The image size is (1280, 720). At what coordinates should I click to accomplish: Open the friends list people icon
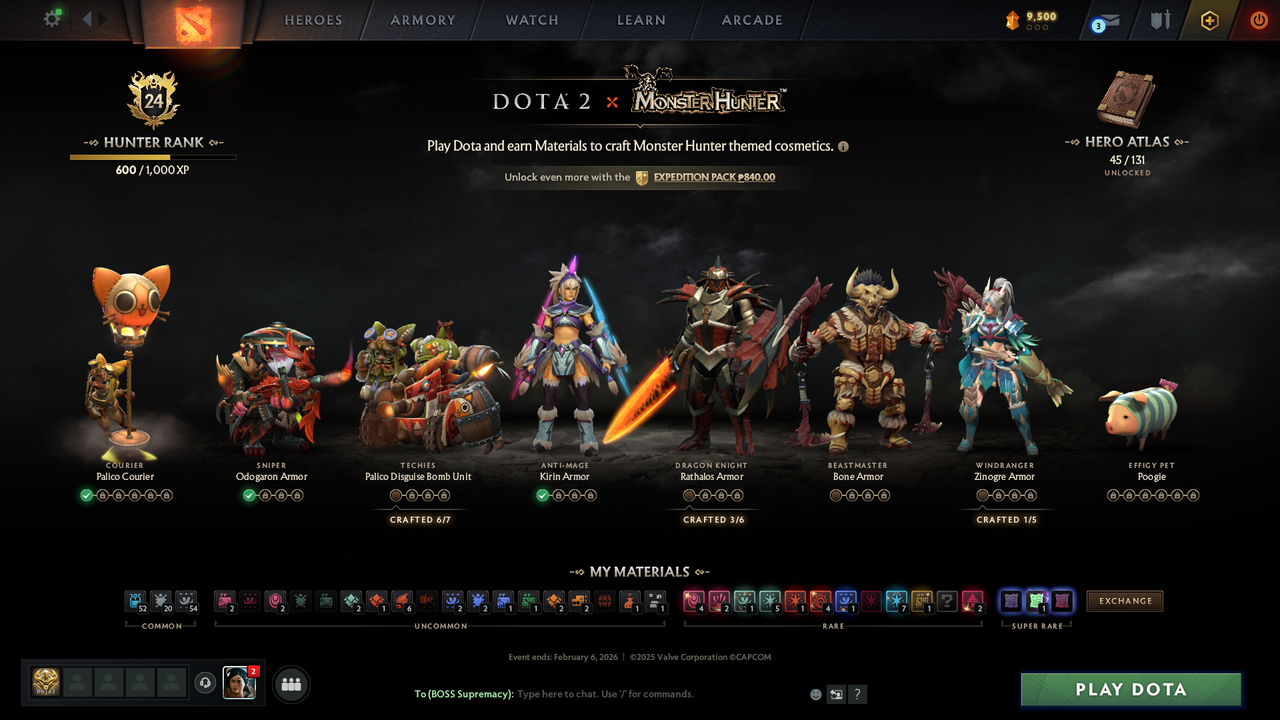coord(291,683)
